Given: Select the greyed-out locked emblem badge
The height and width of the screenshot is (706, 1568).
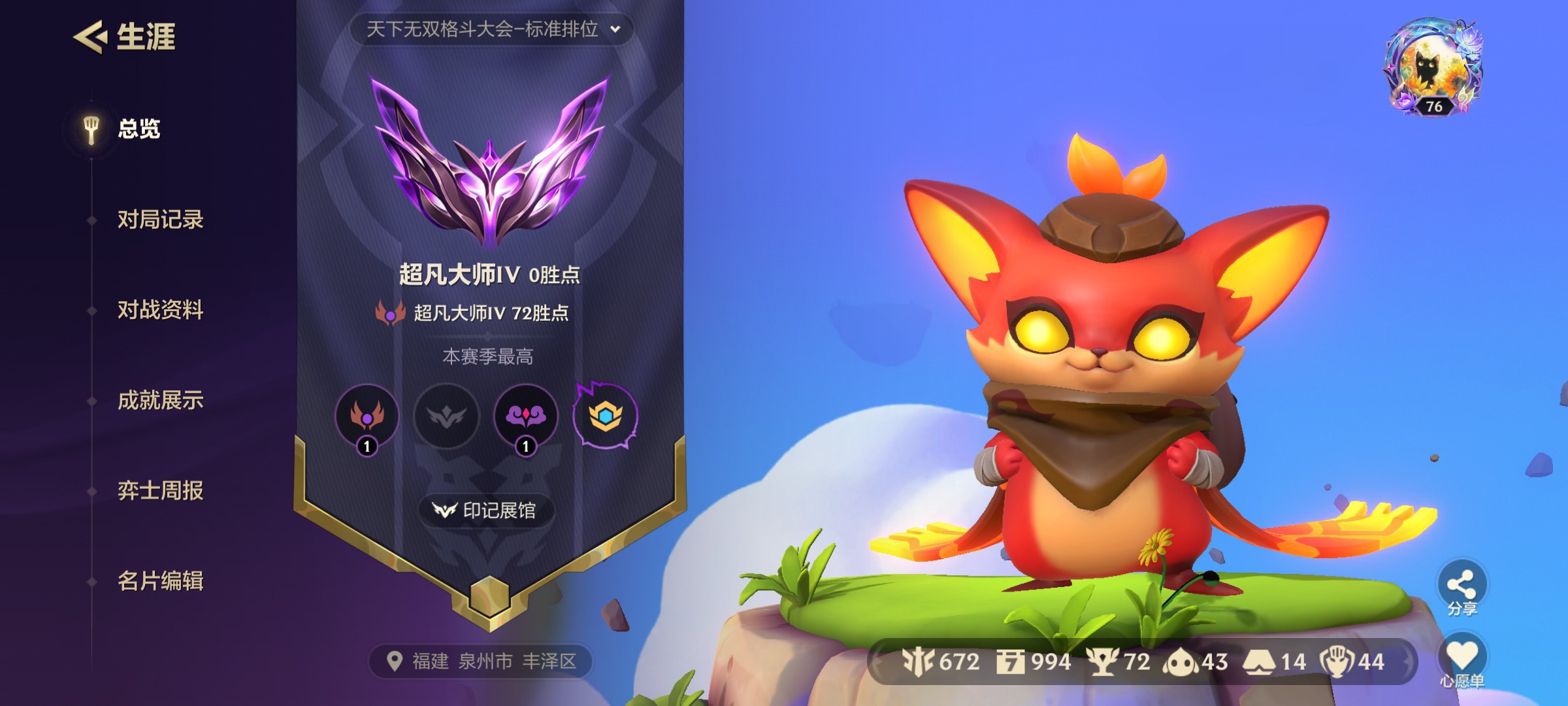Looking at the screenshot, I should click(x=447, y=416).
